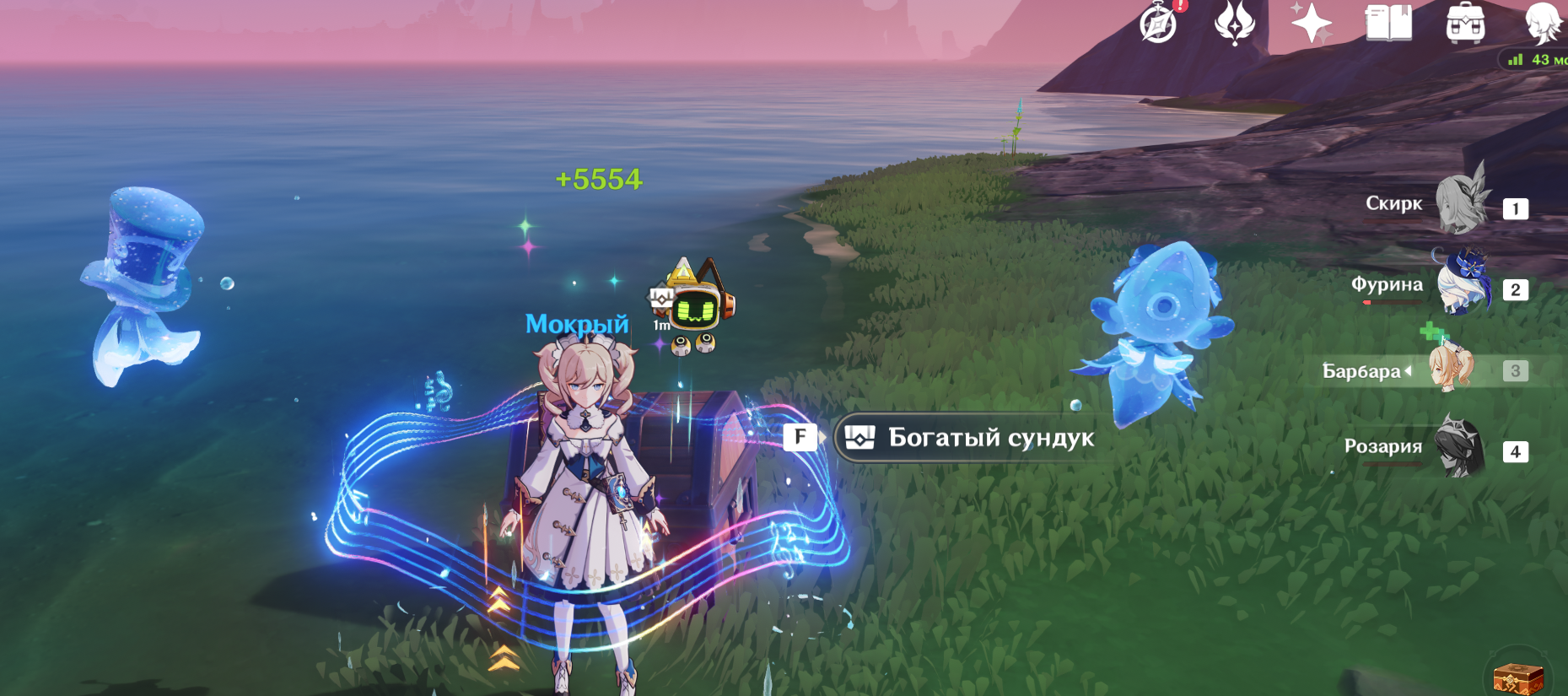The height and width of the screenshot is (696, 1568).
Task: Switch to Розария using party slot 4
Action: [x=1516, y=451]
